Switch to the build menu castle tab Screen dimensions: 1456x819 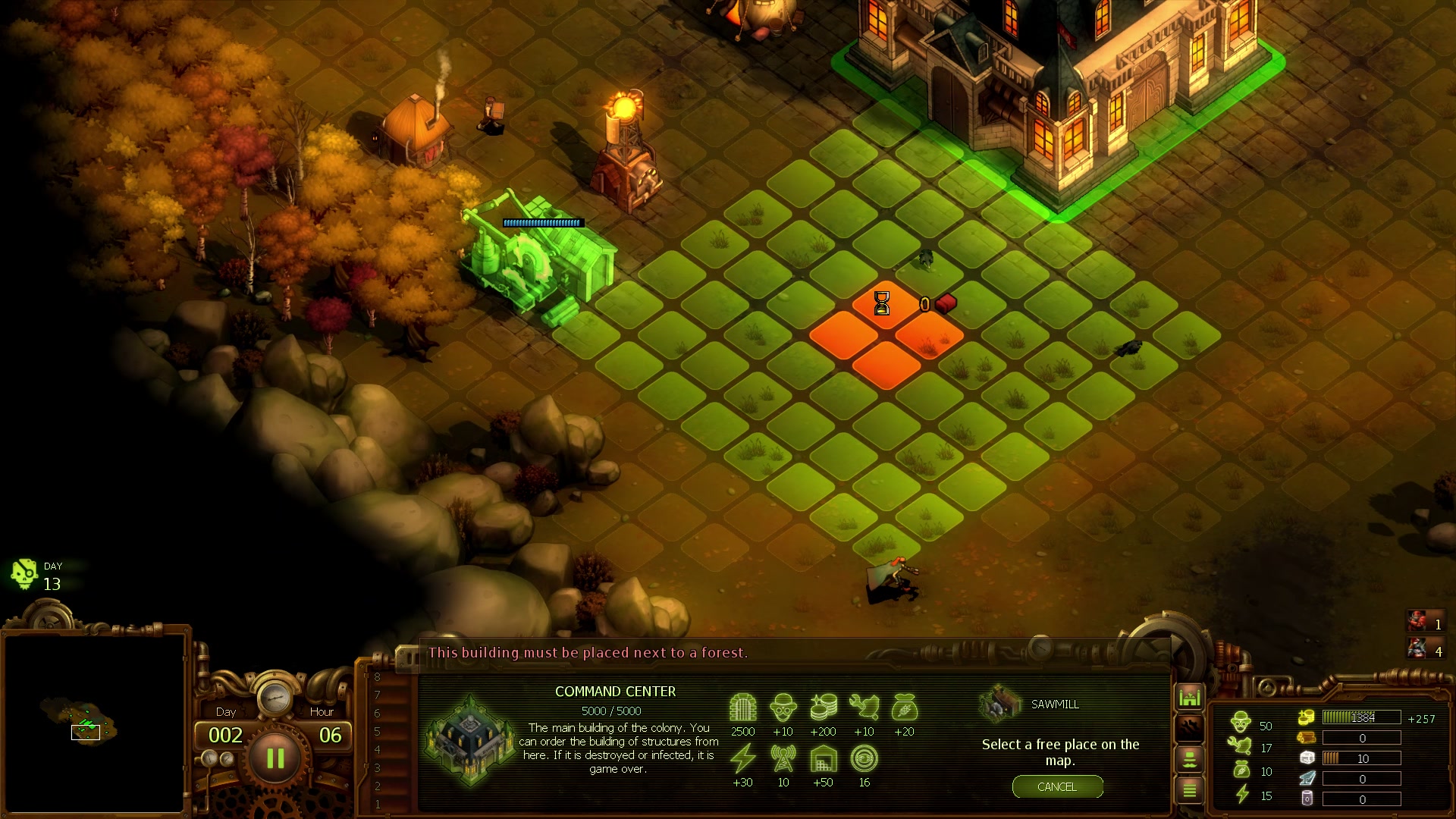1189,695
